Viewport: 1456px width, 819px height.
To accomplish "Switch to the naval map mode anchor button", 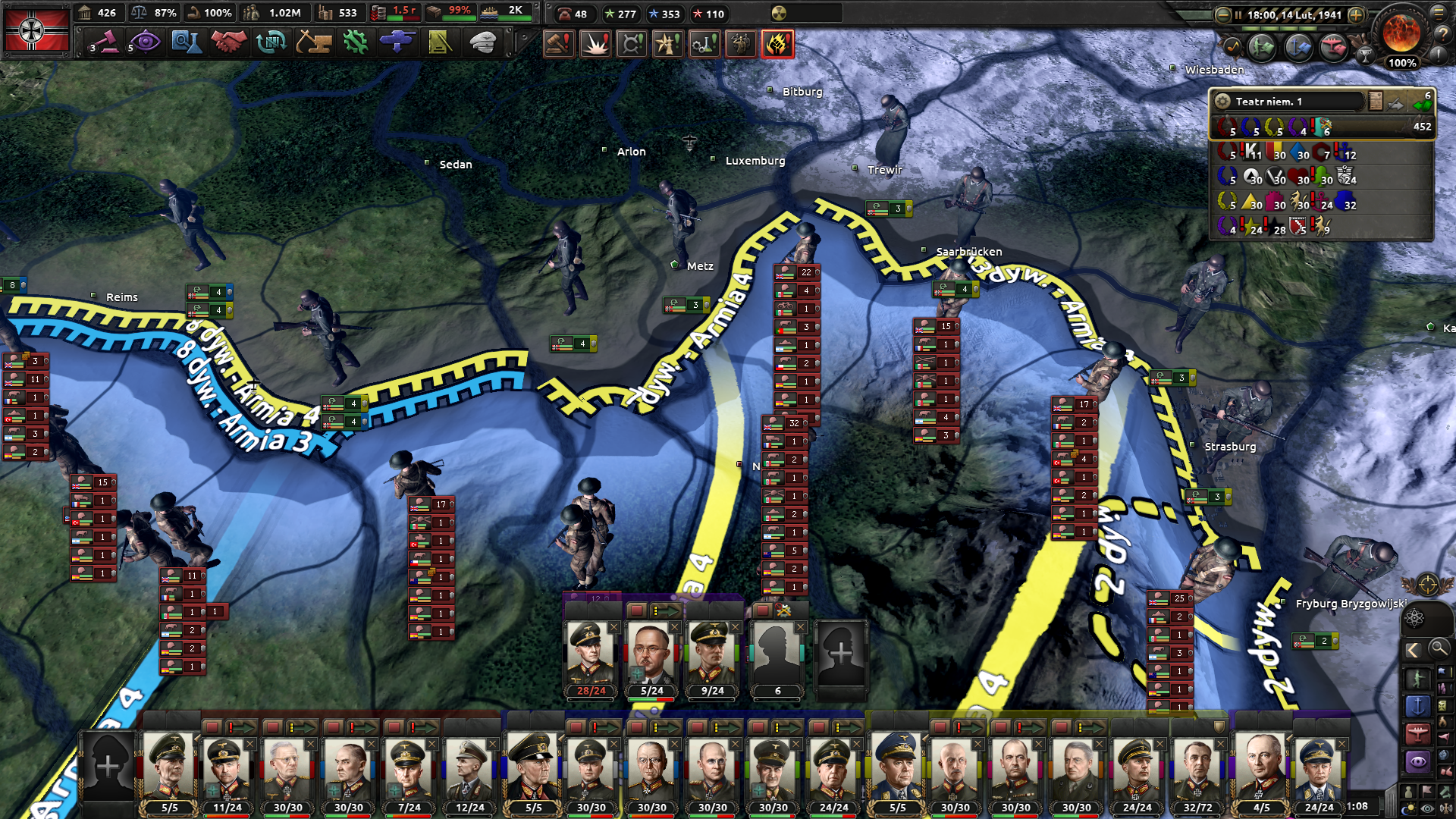I will click(x=1417, y=706).
